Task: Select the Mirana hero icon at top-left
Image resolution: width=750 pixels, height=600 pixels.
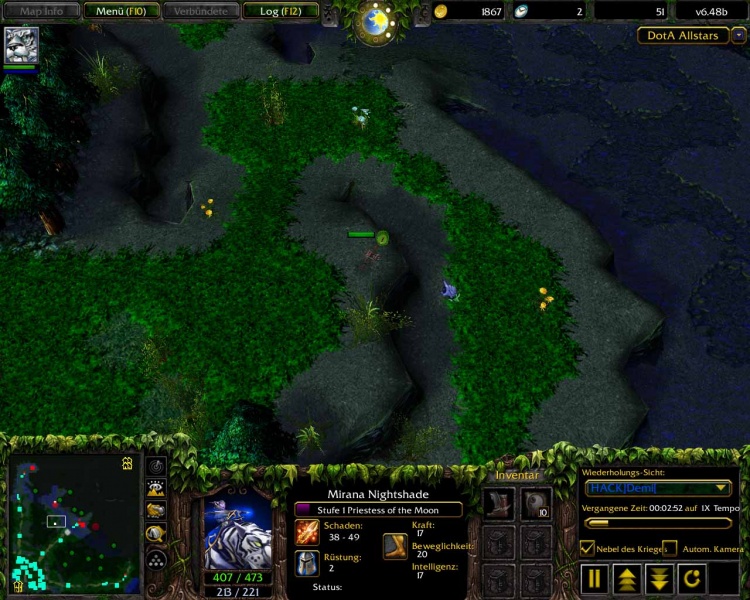Action: (x=21, y=45)
